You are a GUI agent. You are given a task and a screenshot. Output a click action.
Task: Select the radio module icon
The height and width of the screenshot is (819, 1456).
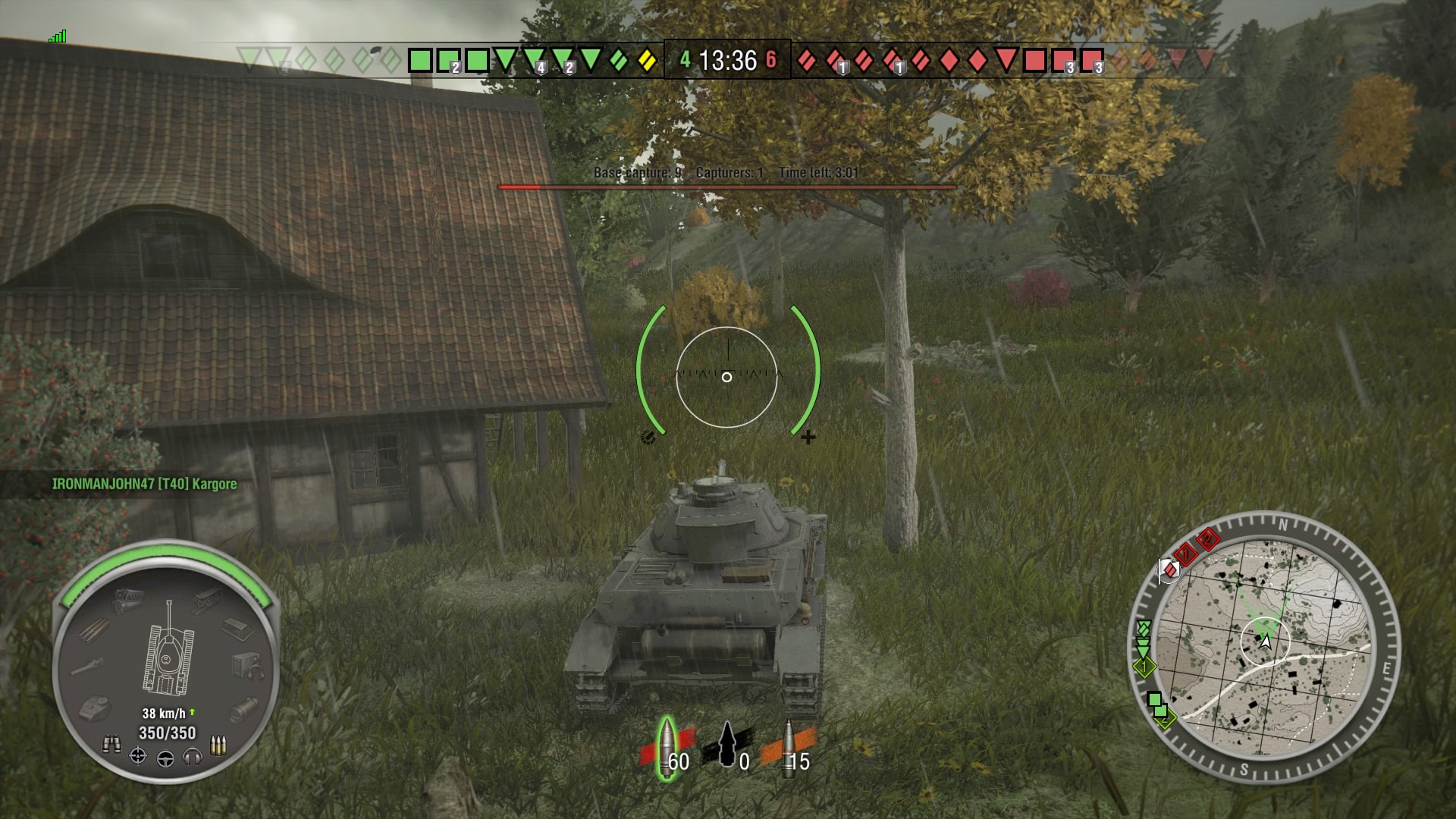[248, 665]
